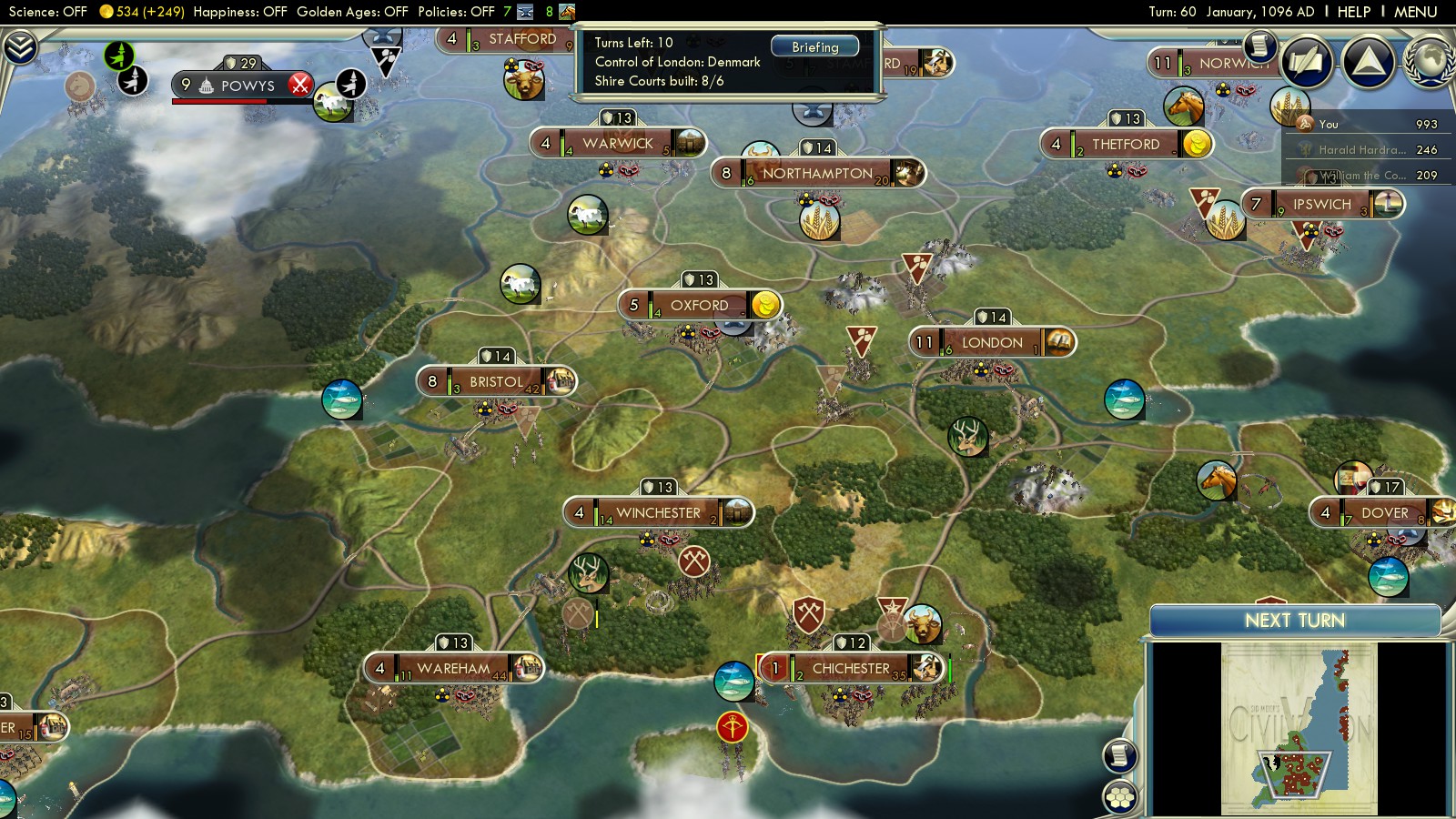Open the hex grid map options button
The height and width of the screenshot is (819, 1456).
[x=1120, y=796]
